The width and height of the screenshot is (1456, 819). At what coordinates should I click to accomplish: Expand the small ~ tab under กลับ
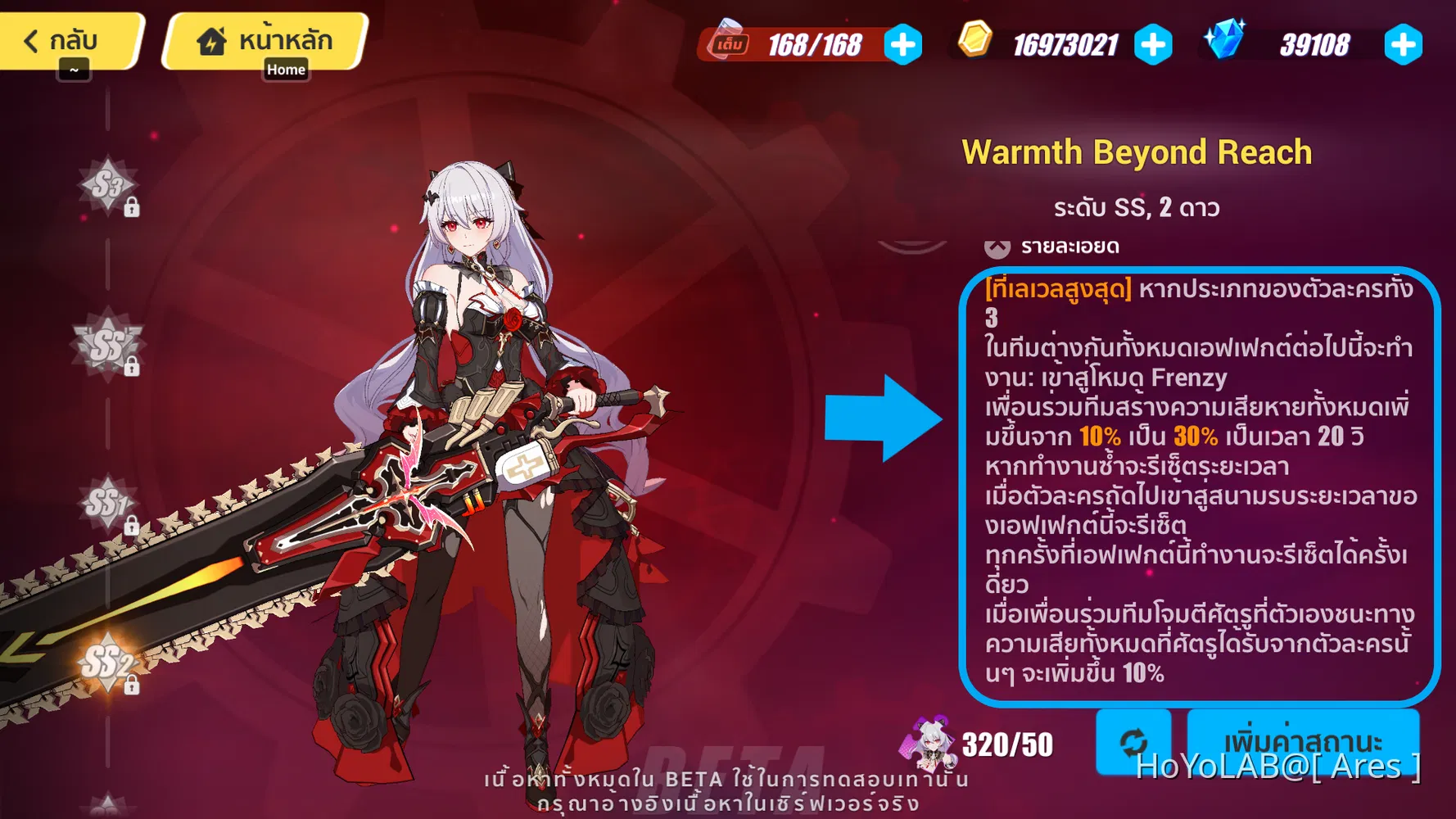tap(74, 70)
